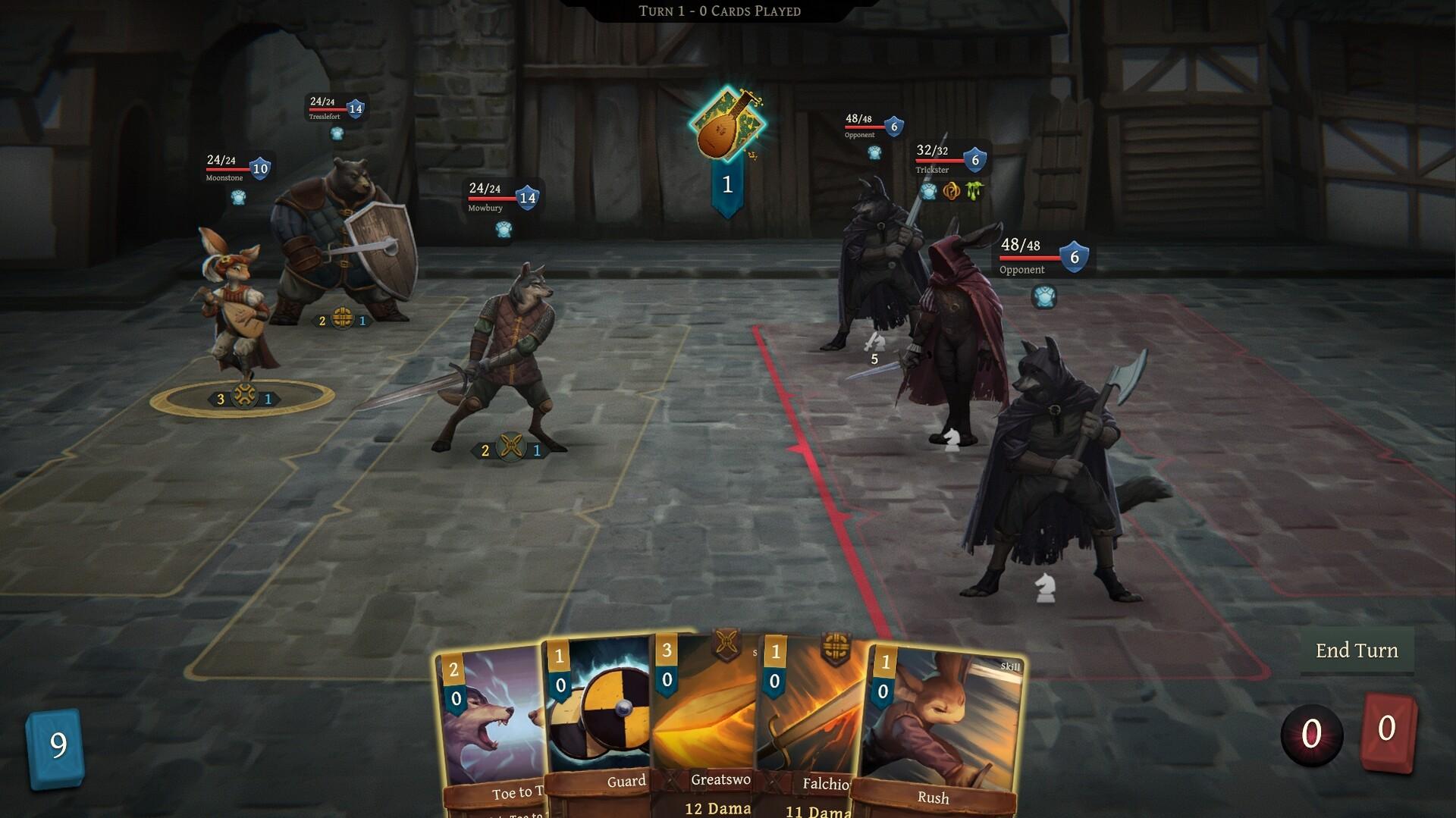Click the green poison icon under Trickster
The image size is (1456, 818).
pyautogui.click(x=973, y=191)
